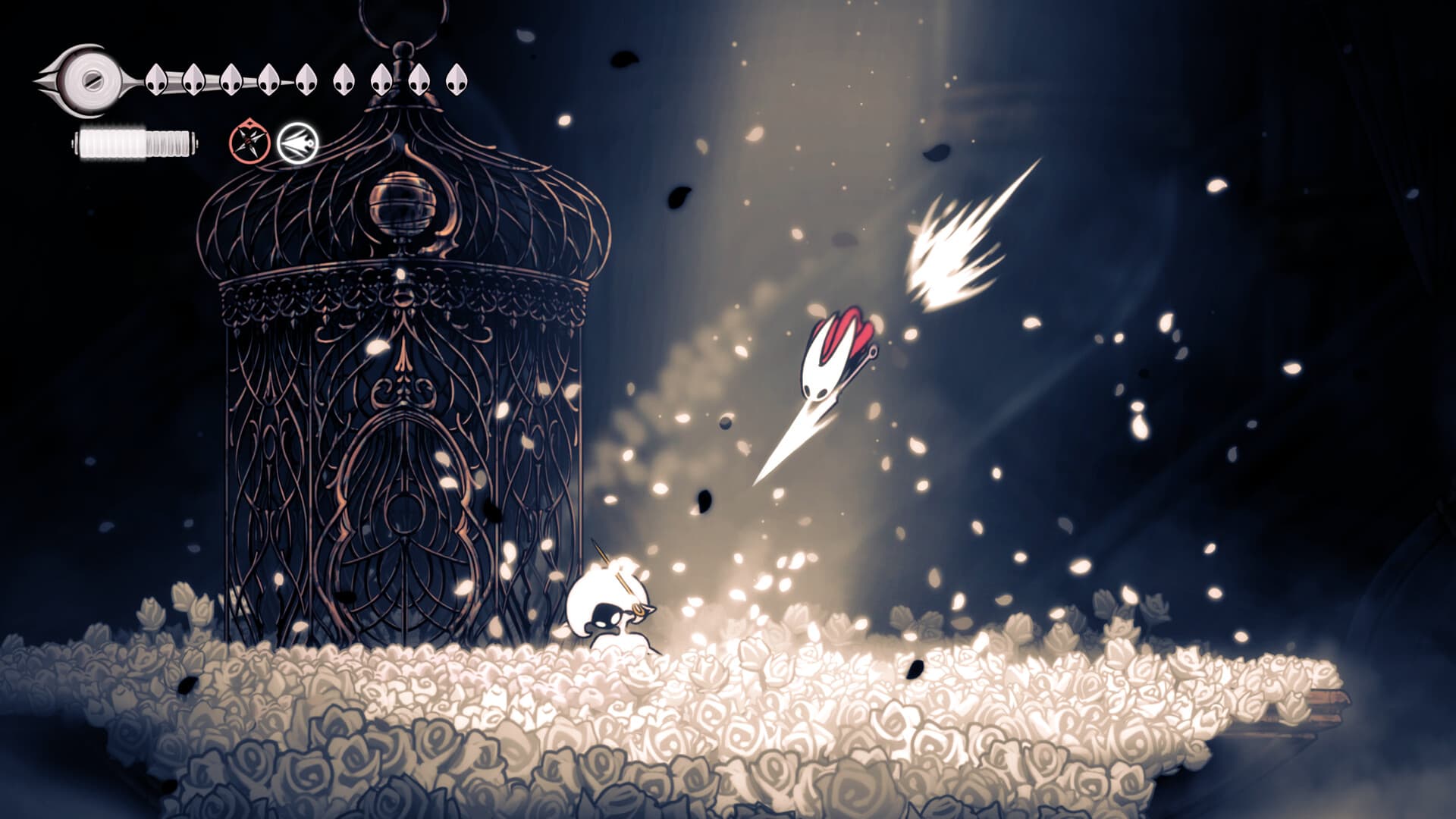
Task: Select the Soul Vessel gauge
Action: pos(89,80)
